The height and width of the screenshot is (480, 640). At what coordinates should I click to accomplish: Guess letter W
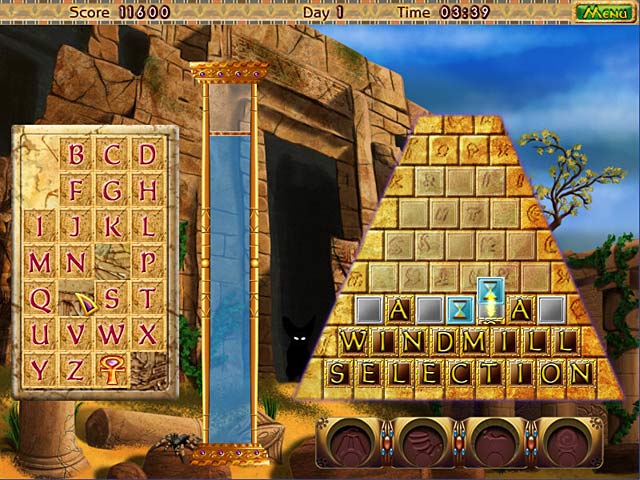[x=111, y=333]
